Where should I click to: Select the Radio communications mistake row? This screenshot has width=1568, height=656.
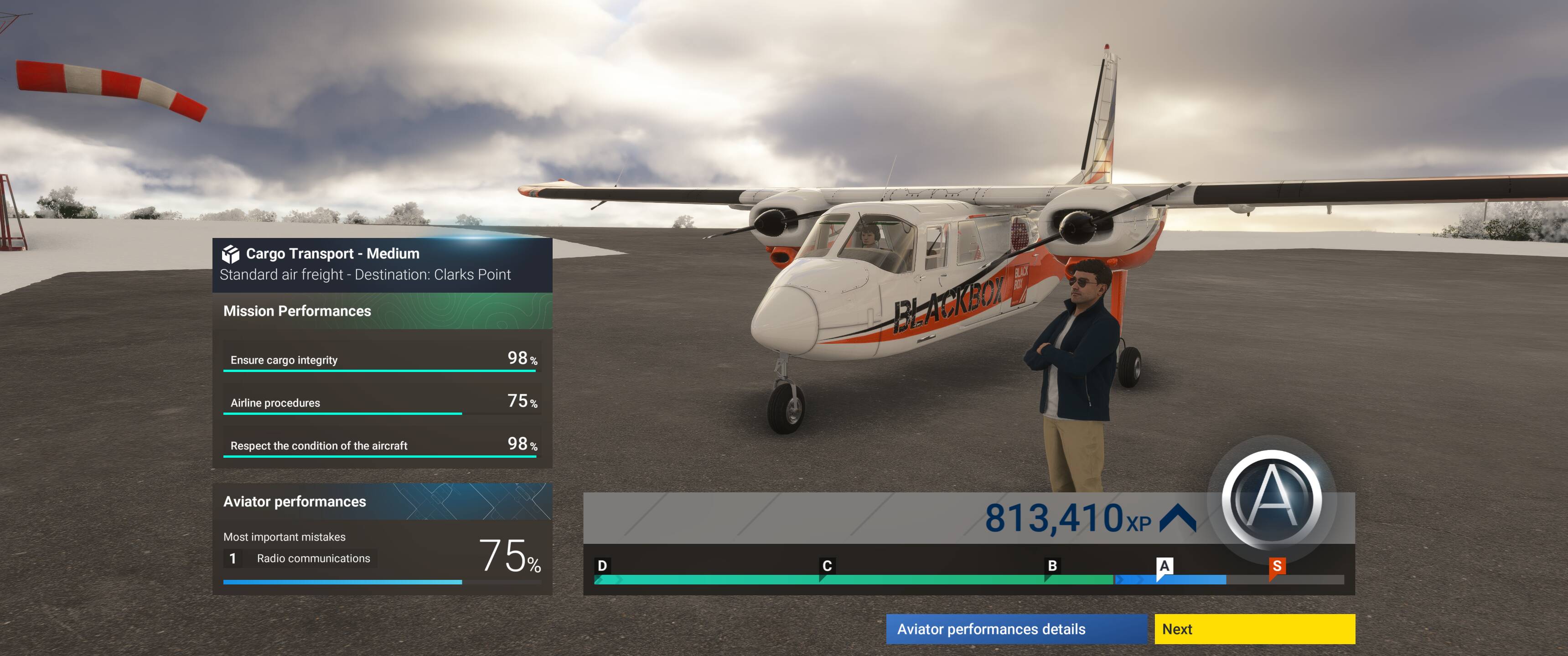coord(300,558)
